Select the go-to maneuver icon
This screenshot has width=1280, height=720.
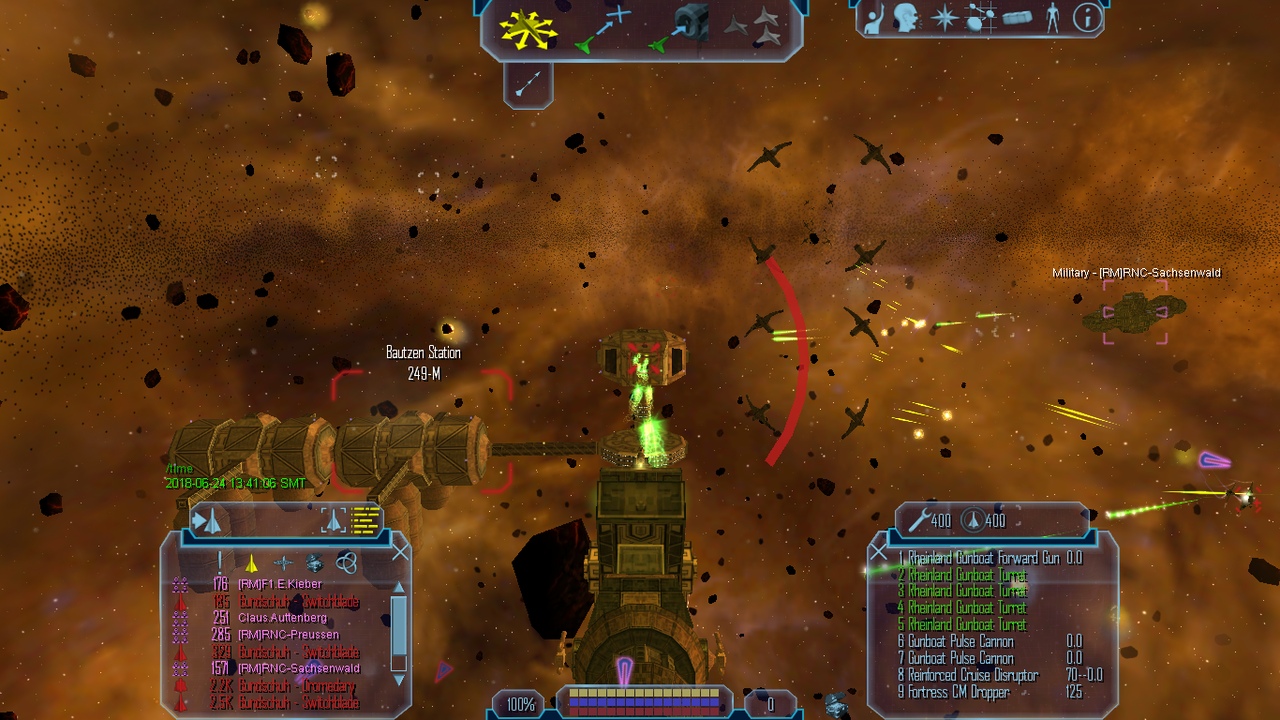[604, 28]
